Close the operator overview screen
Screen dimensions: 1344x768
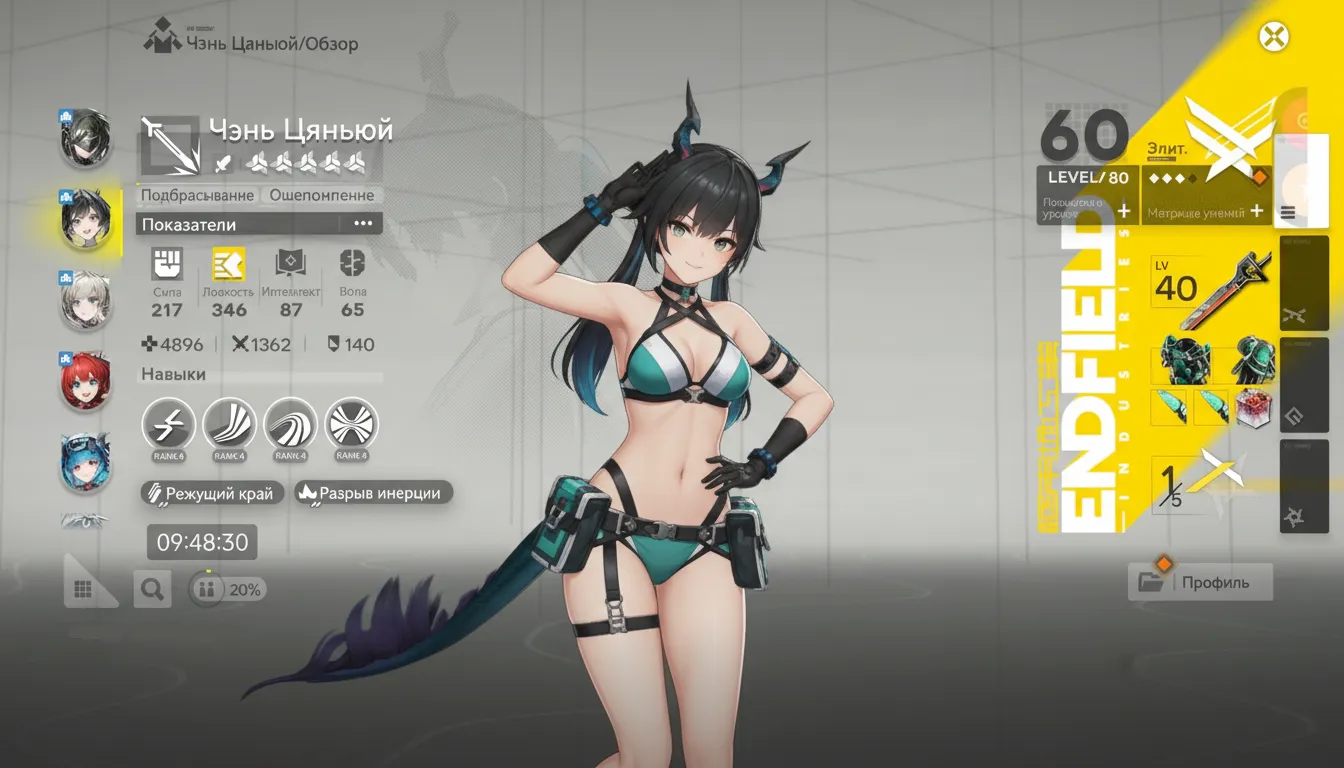coord(1273,38)
